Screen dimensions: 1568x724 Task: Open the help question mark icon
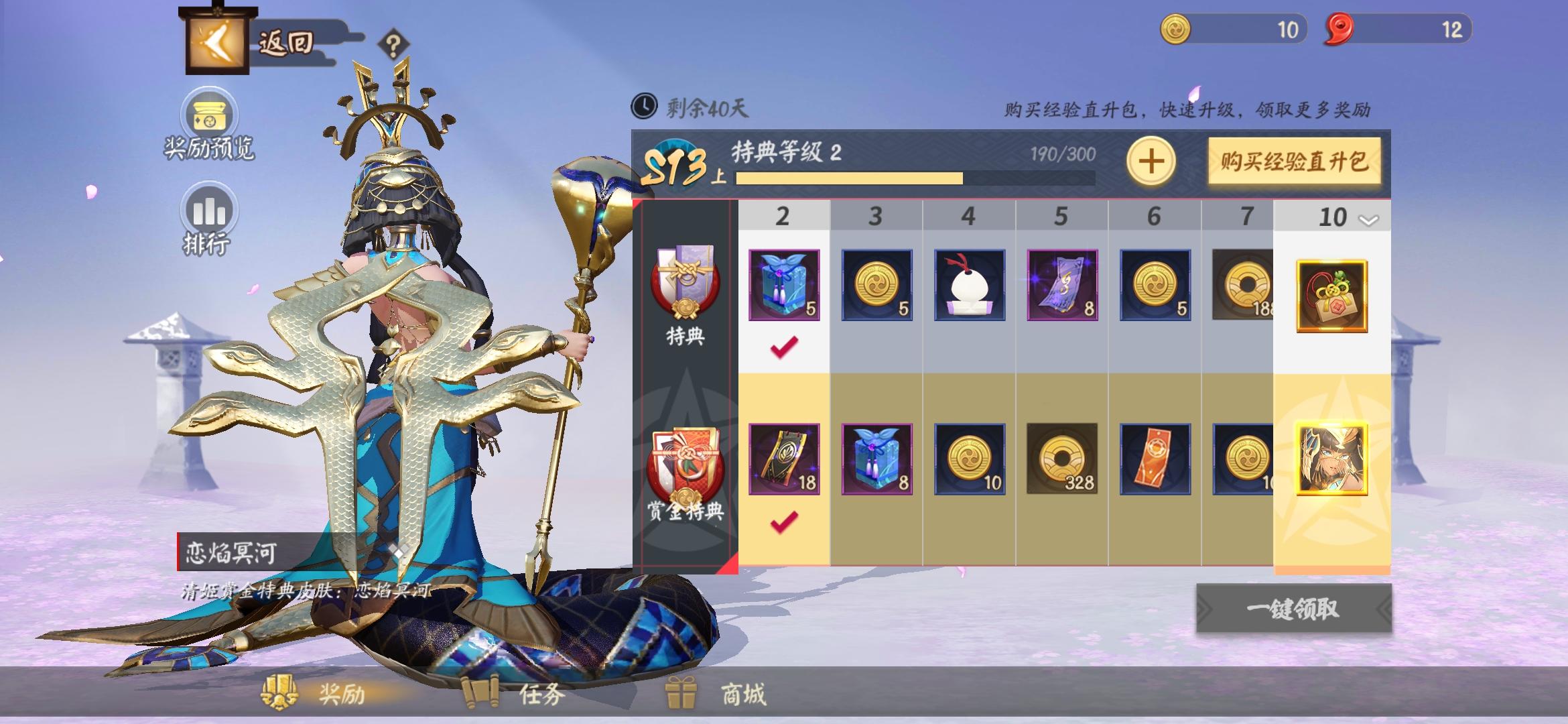(394, 42)
